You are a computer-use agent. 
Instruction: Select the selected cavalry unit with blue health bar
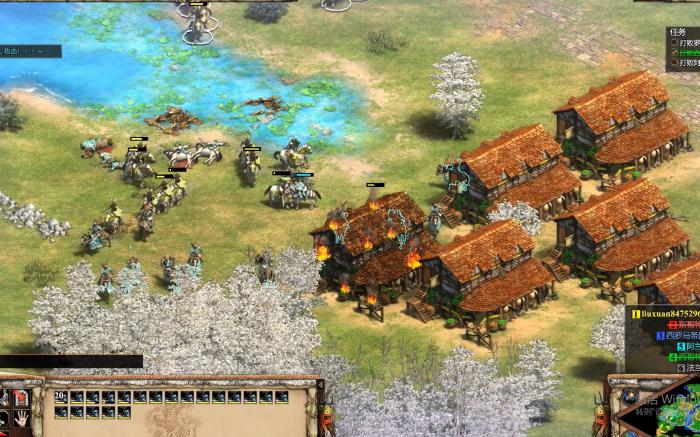tap(302, 192)
